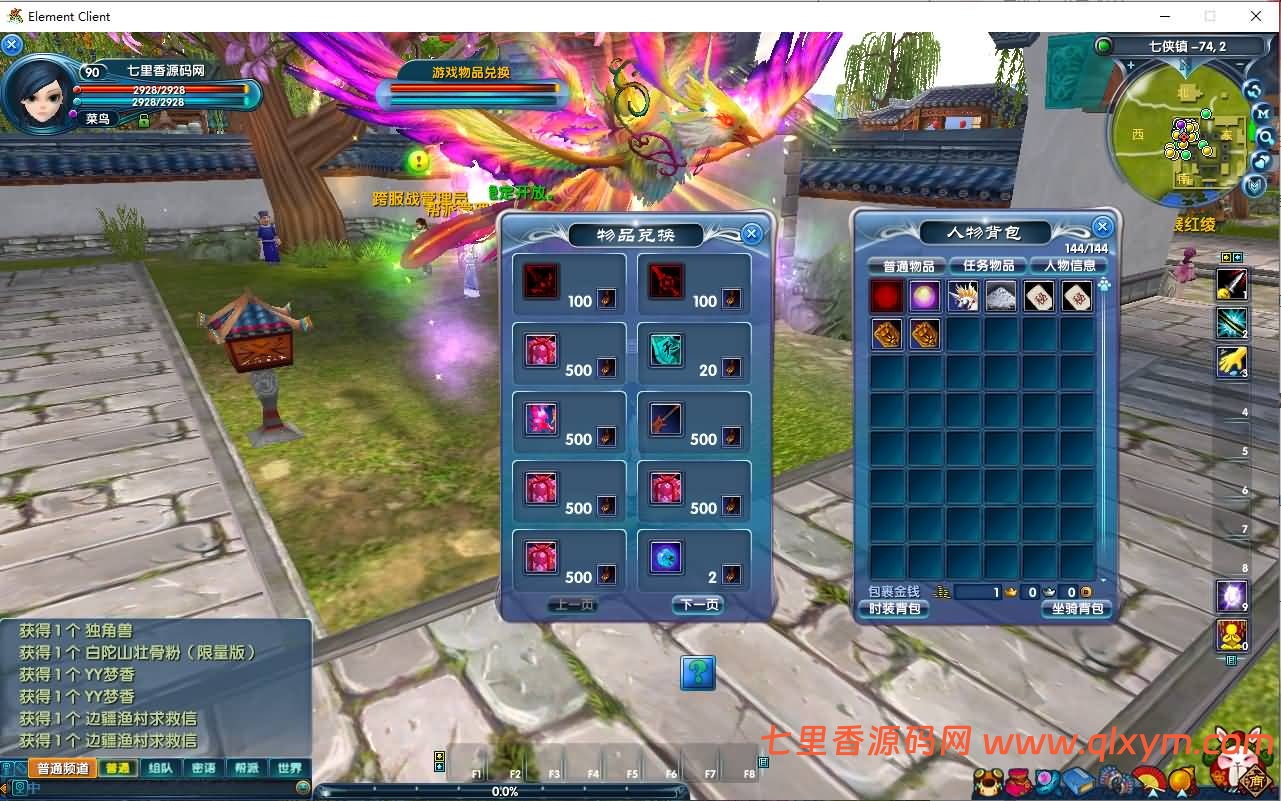Toggle the green globe on minimap header

pyautogui.click(x=1102, y=46)
